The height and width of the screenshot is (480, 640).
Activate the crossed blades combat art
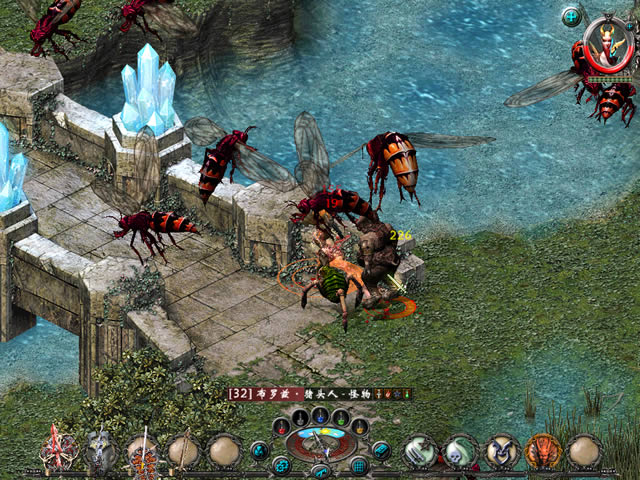point(419,452)
